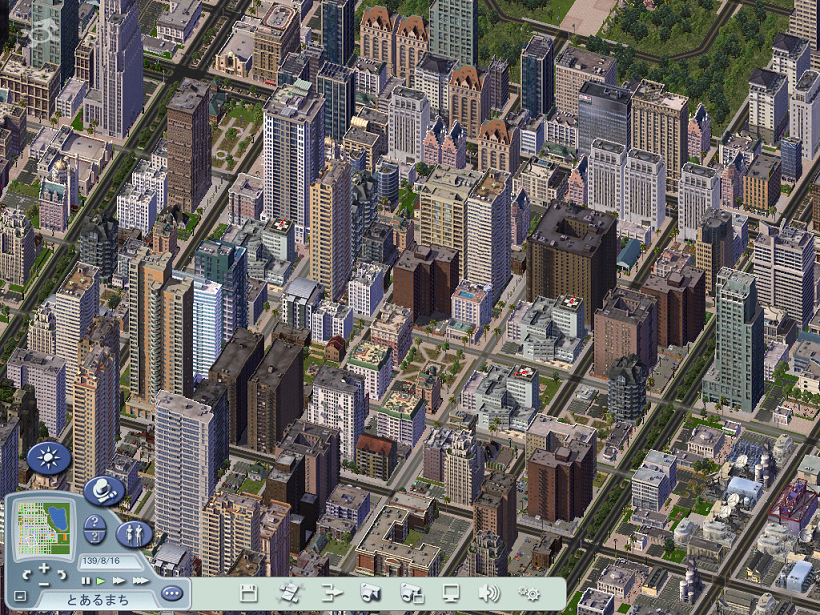Toggle the day/night sun button
Viewport: 820px width, 615px height.
(x=48, y=458)
